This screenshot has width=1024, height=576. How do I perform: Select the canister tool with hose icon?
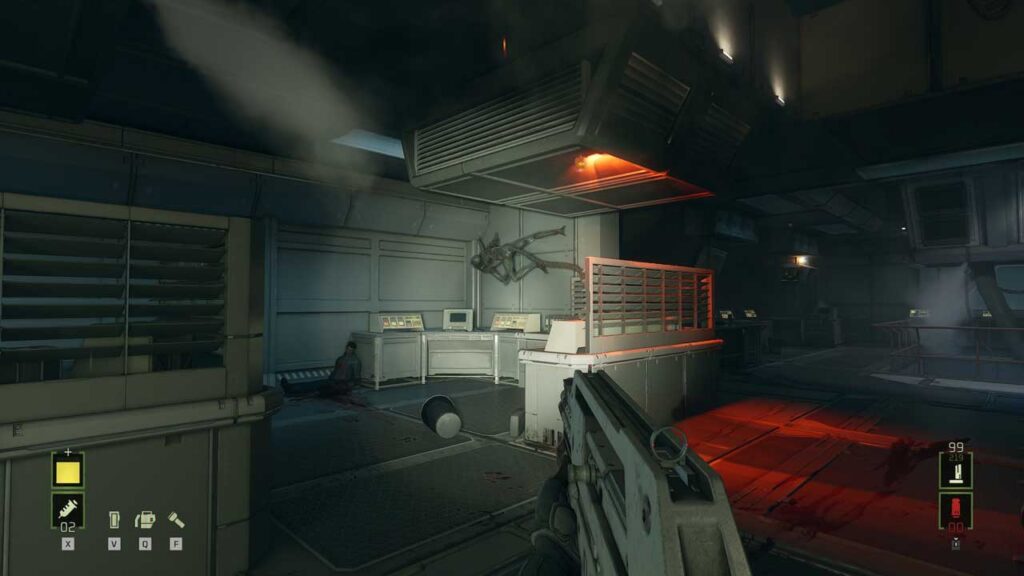[x=145, y=519]
